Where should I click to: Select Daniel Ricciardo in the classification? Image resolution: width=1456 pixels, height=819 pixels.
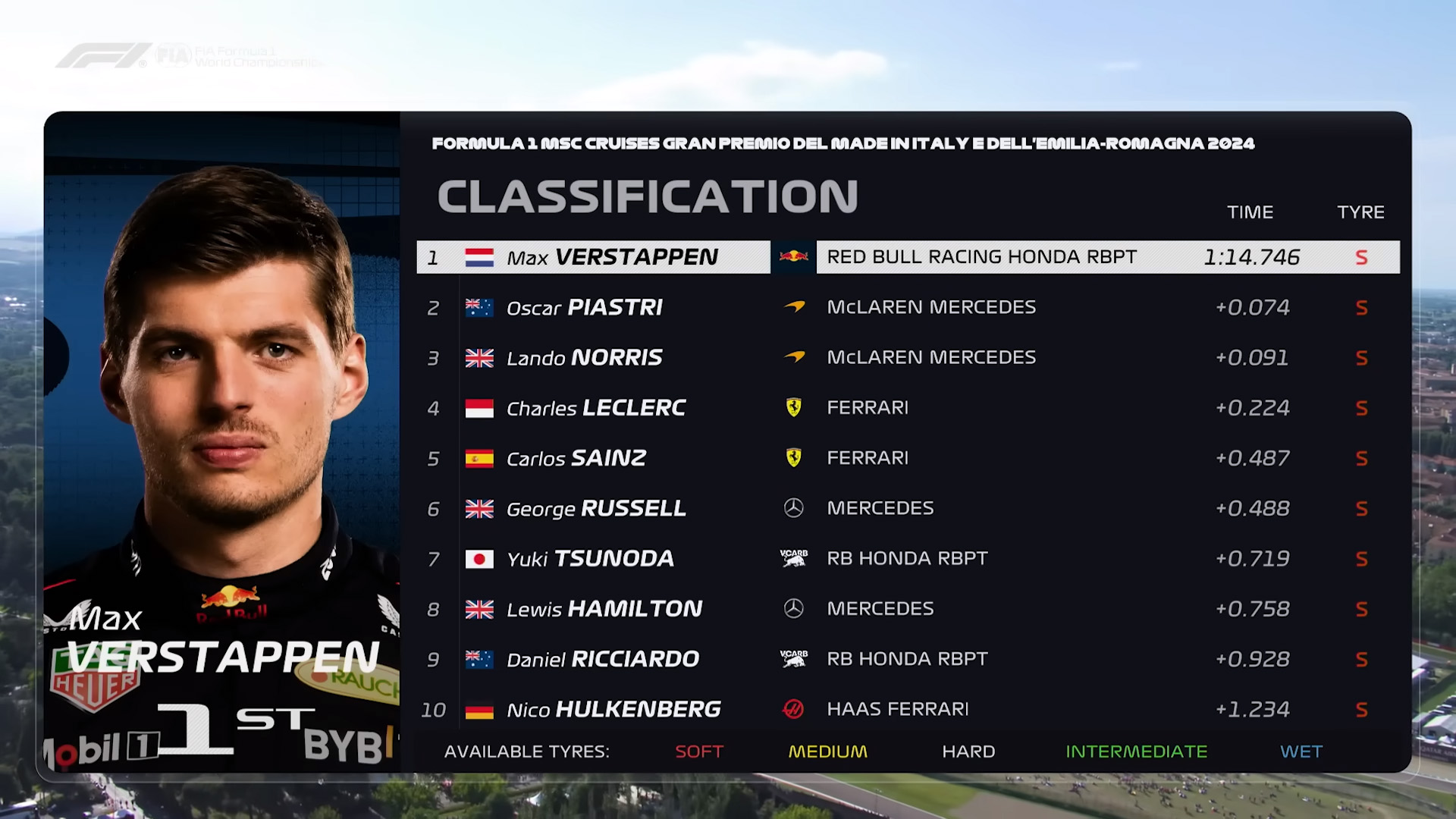click(x=603, y=659)
